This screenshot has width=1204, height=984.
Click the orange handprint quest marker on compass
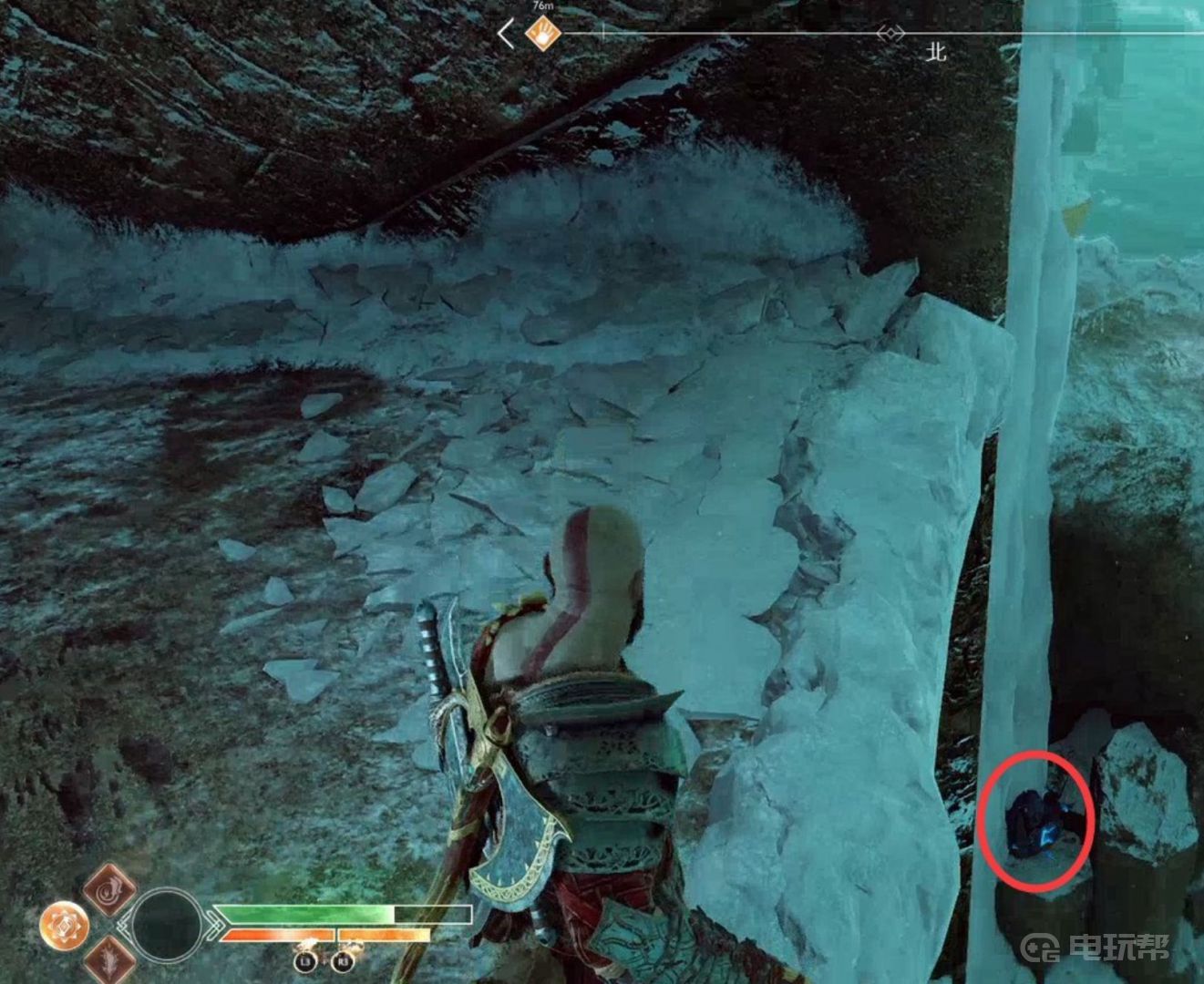(x=543, y=35)
